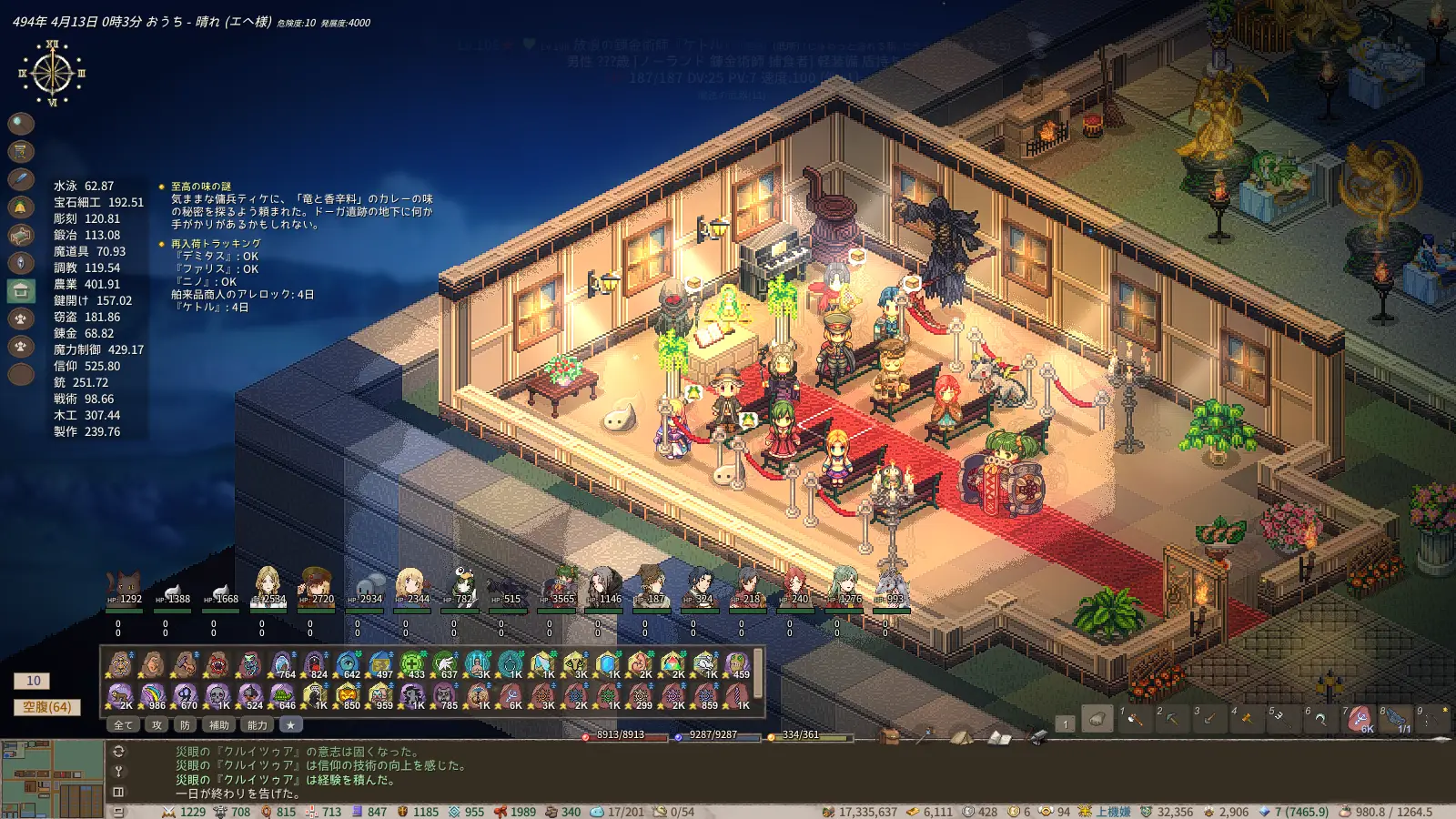Show the 防 defense abilities tab
Screen dimensions: 1456x819
coord(185,725)
